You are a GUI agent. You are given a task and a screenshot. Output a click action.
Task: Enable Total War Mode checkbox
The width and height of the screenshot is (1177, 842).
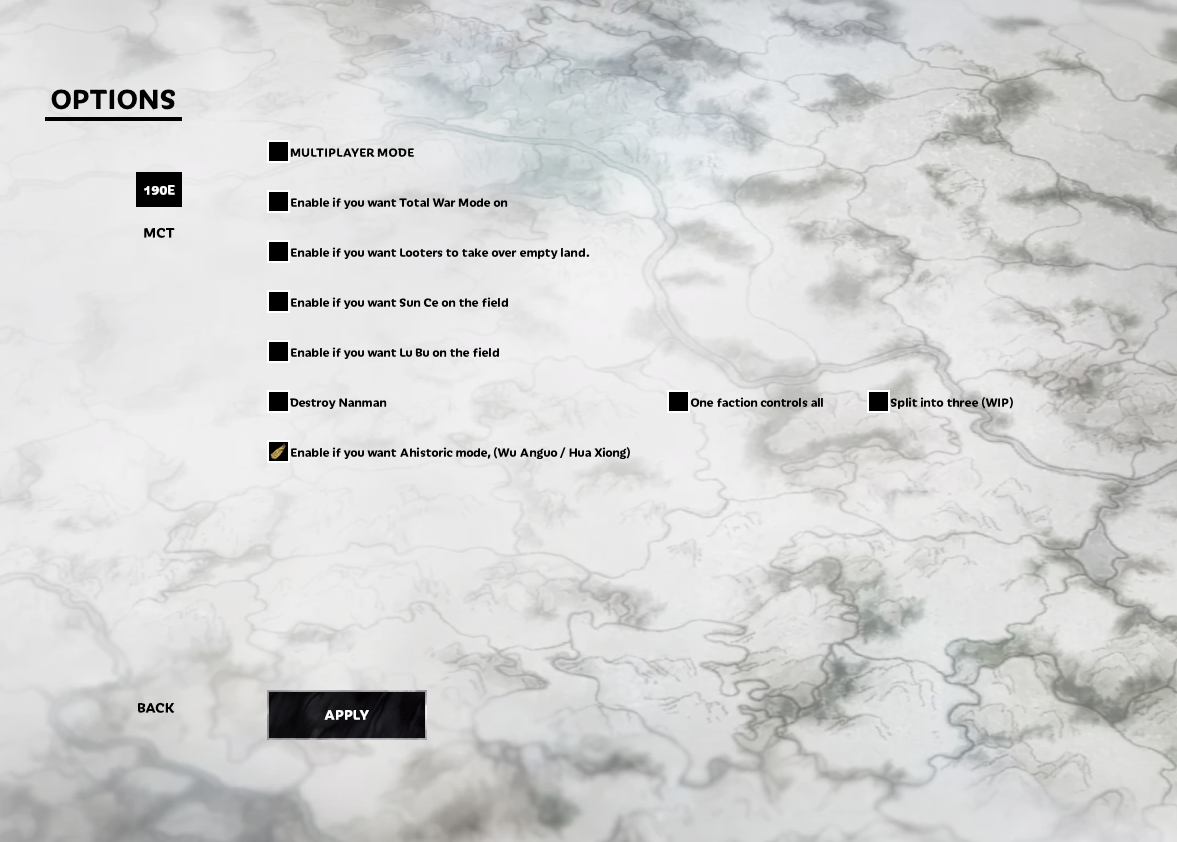tap(278, 202)
